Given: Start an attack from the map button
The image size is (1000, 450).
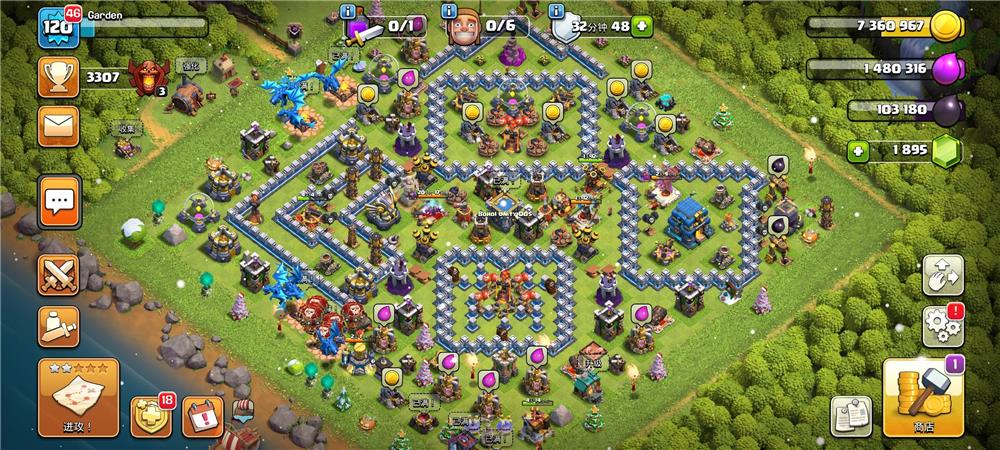Looking at the screenshot, I should tap(79, 397).
